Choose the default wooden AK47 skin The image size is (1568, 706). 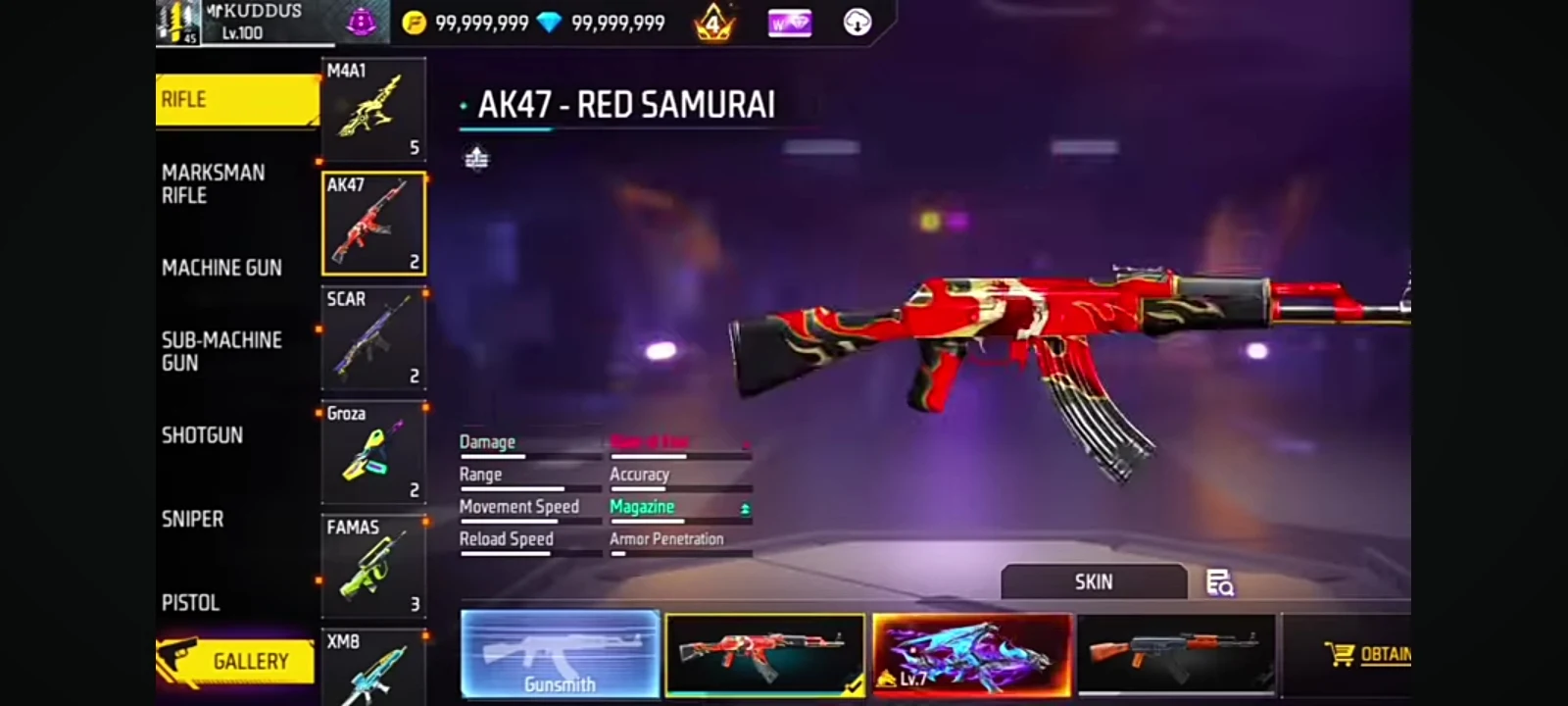pos(1175,654)
